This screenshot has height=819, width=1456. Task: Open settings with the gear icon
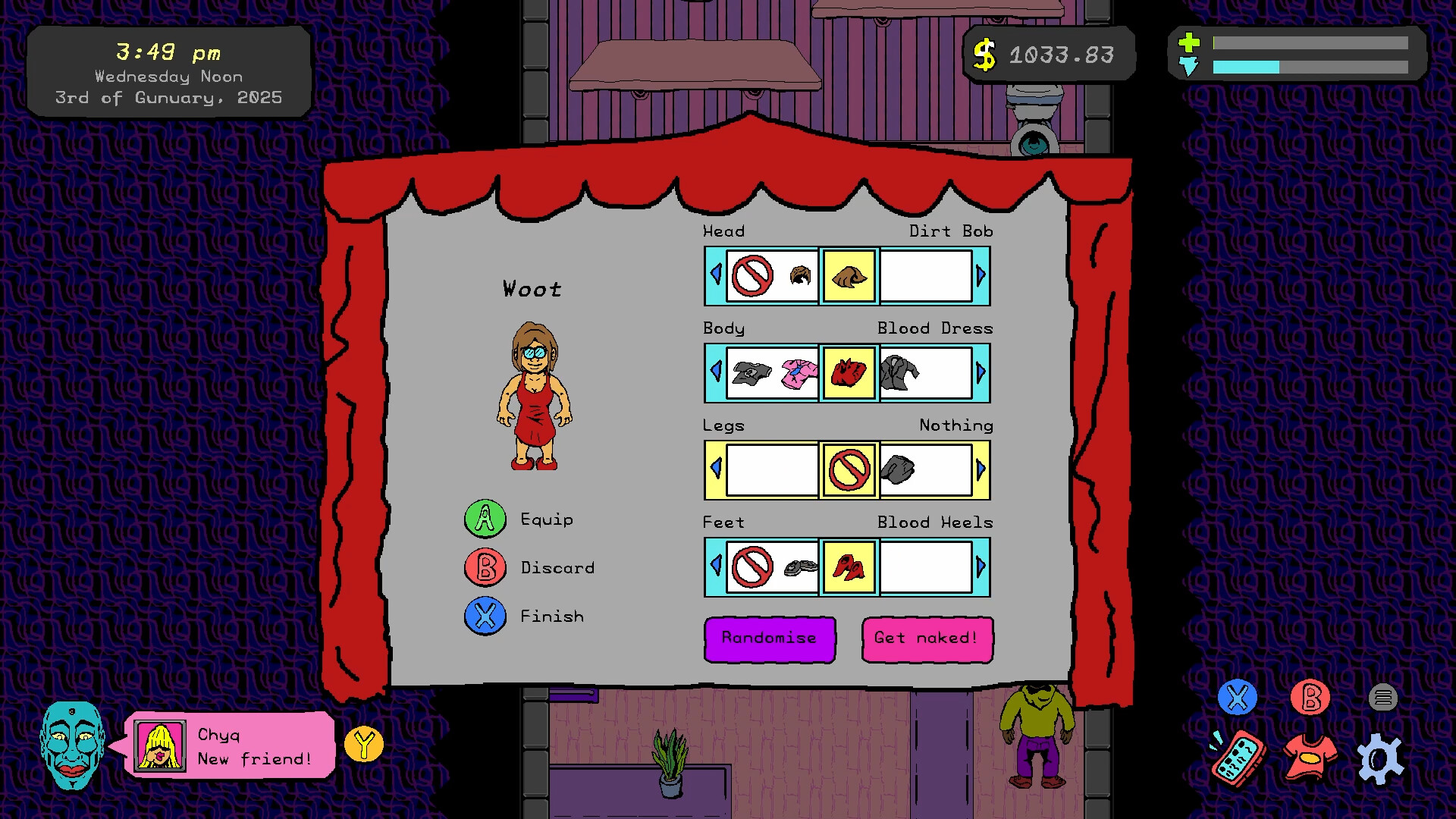tap(1382, 756)
